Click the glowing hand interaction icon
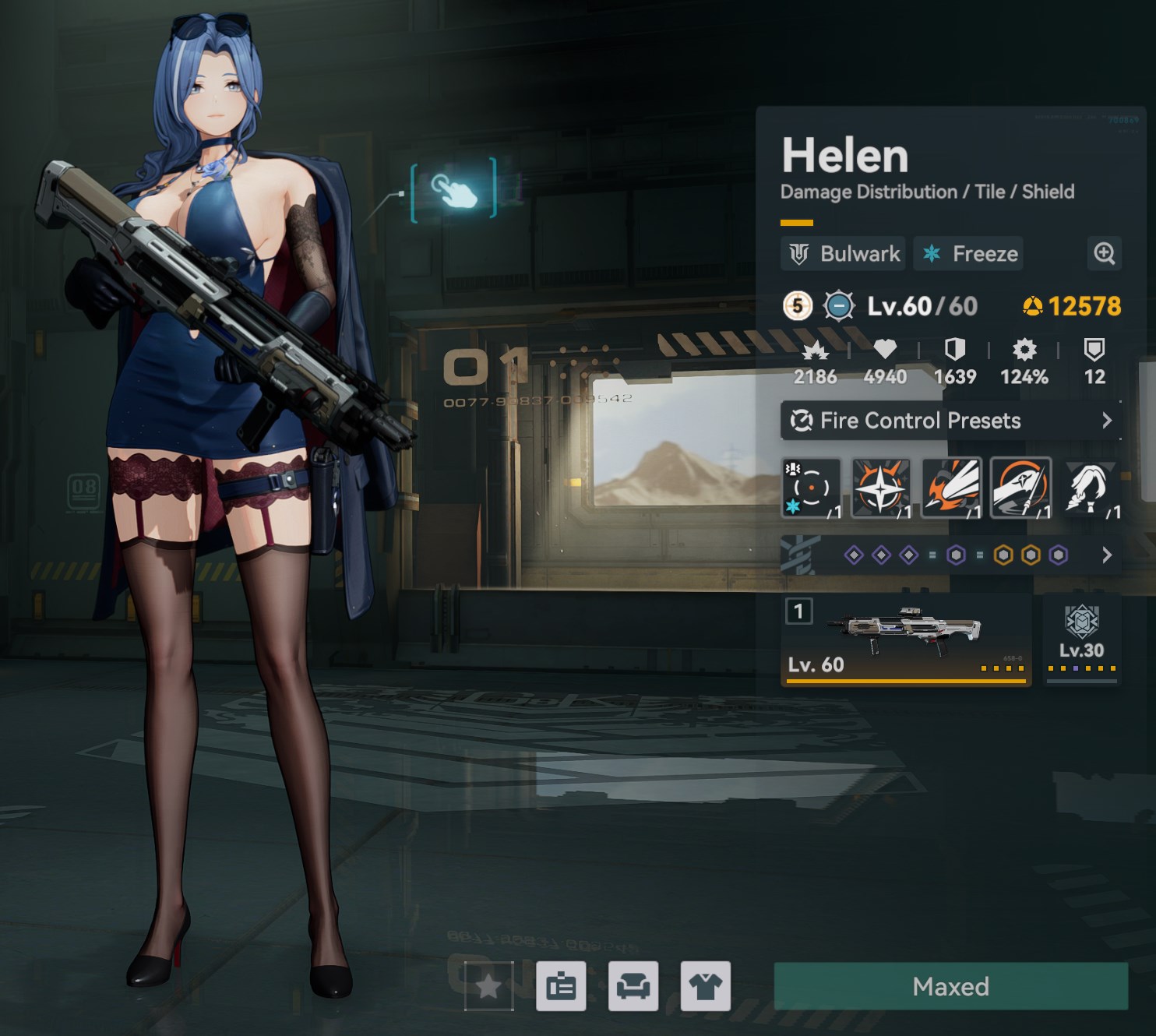1156x1036 pixels. coord(453,189)
